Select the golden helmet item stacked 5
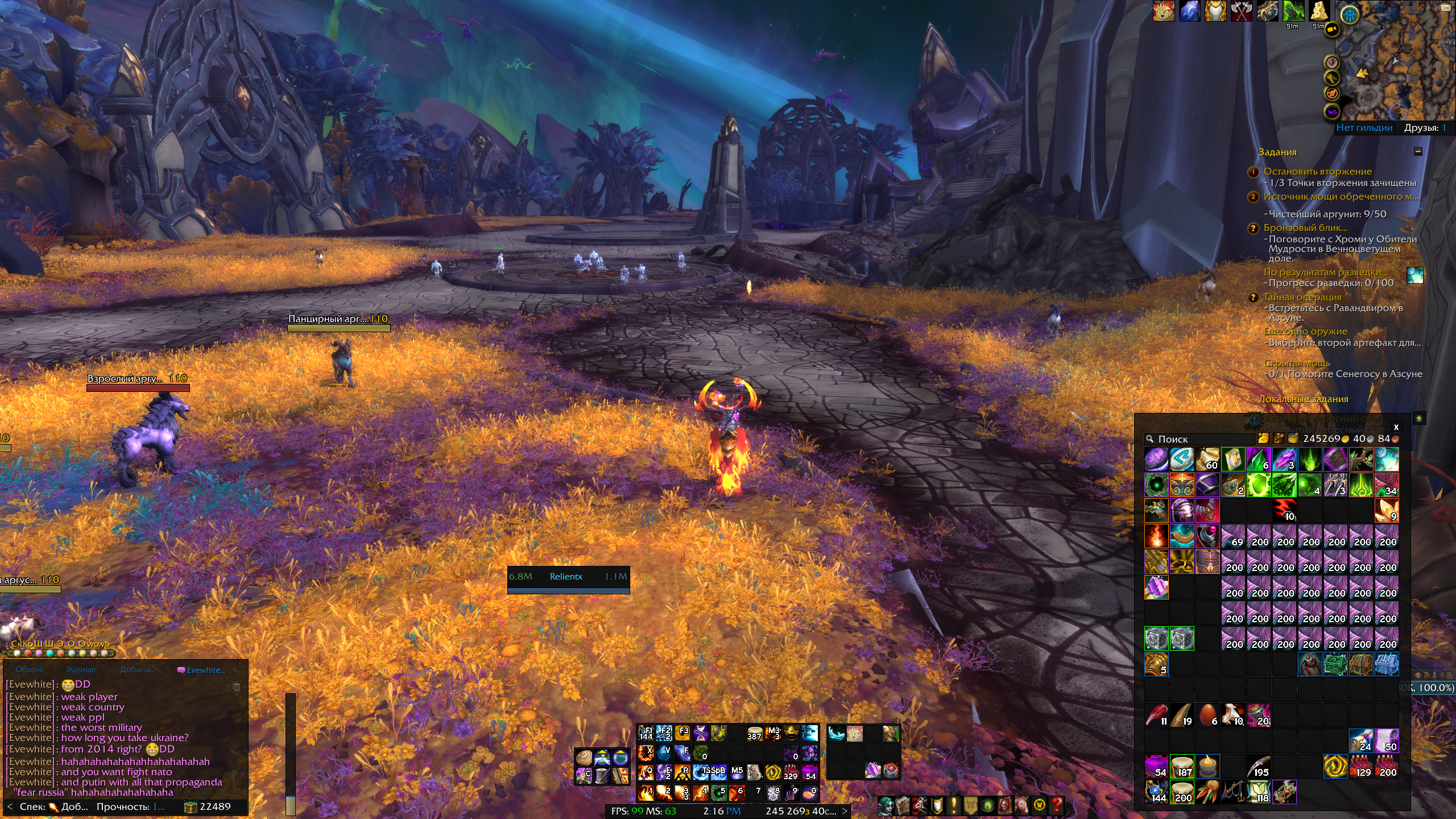1456x819 pixels. click(1156, 665)
